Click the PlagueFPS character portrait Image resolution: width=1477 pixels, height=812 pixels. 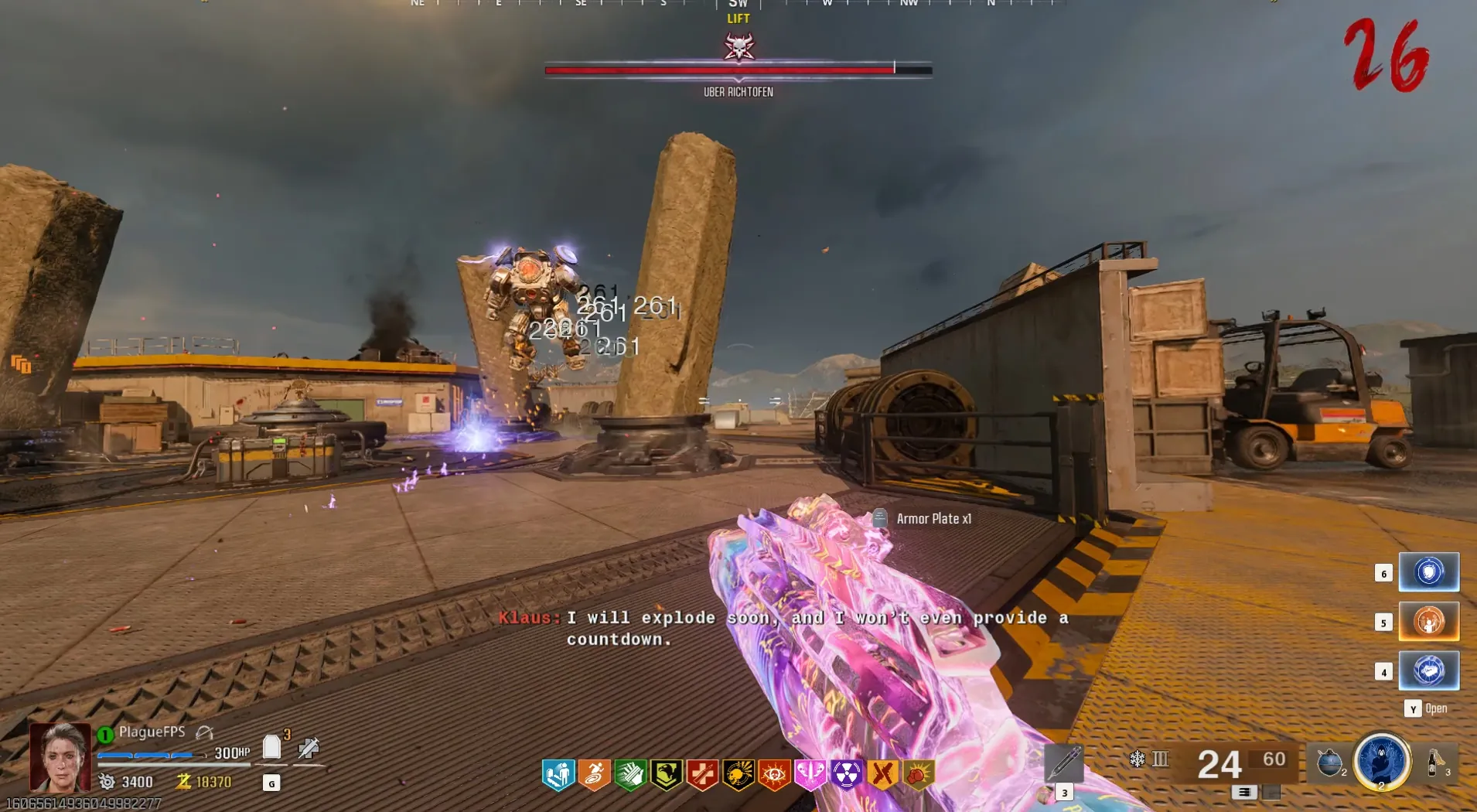coord(60,757)
